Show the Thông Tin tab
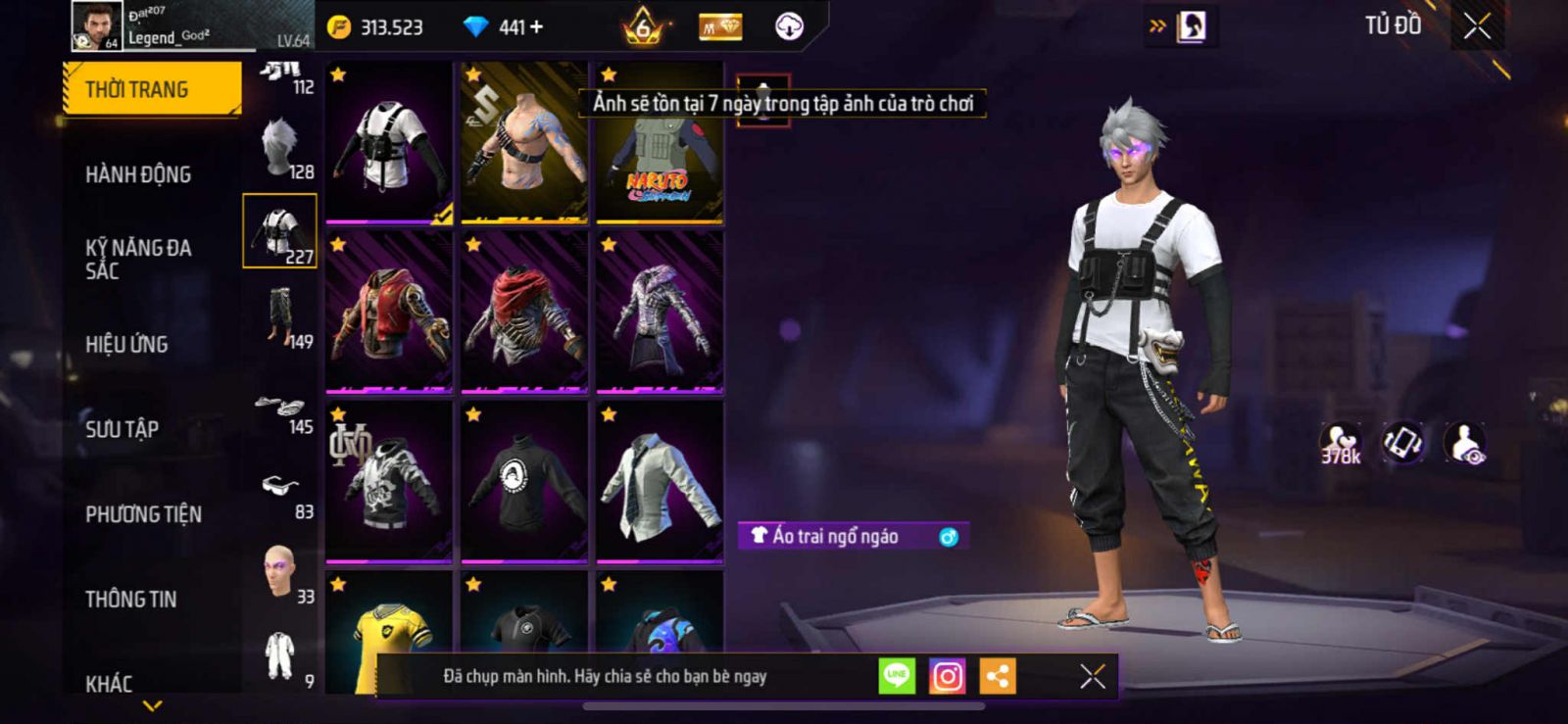This screenshot has width=1568, height=724. pos(131,599)
